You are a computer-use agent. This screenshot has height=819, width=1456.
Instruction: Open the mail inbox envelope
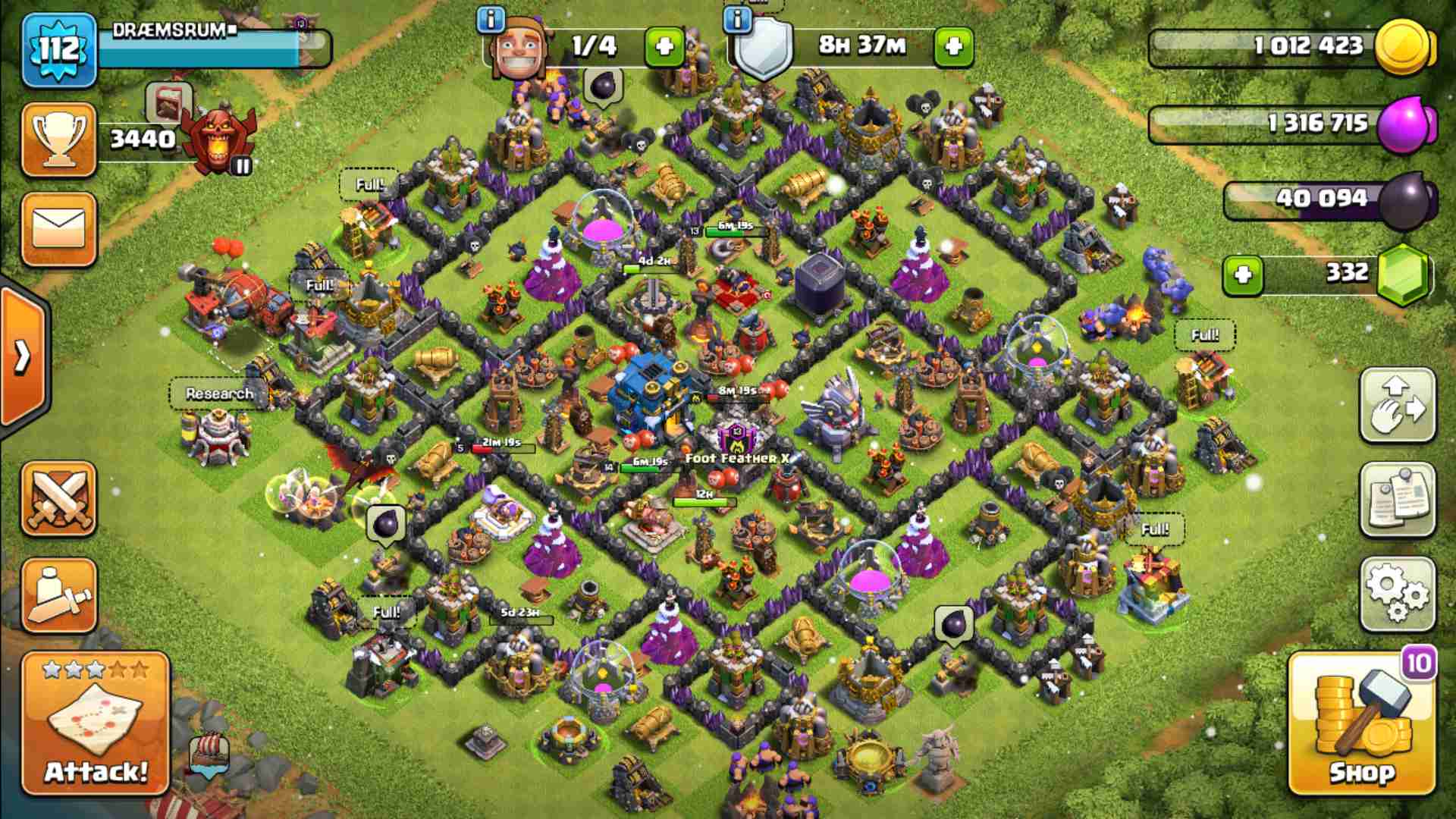(59, 228)
